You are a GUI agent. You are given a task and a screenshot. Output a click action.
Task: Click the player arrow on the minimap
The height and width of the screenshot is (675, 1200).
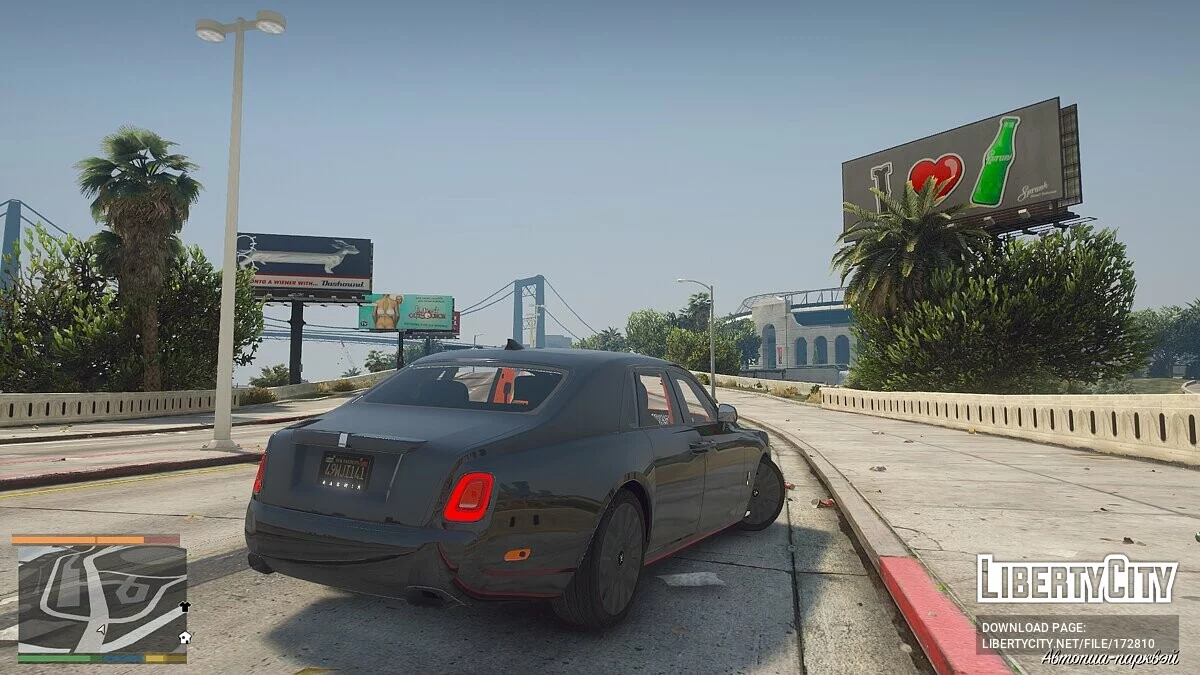(102, 630)
